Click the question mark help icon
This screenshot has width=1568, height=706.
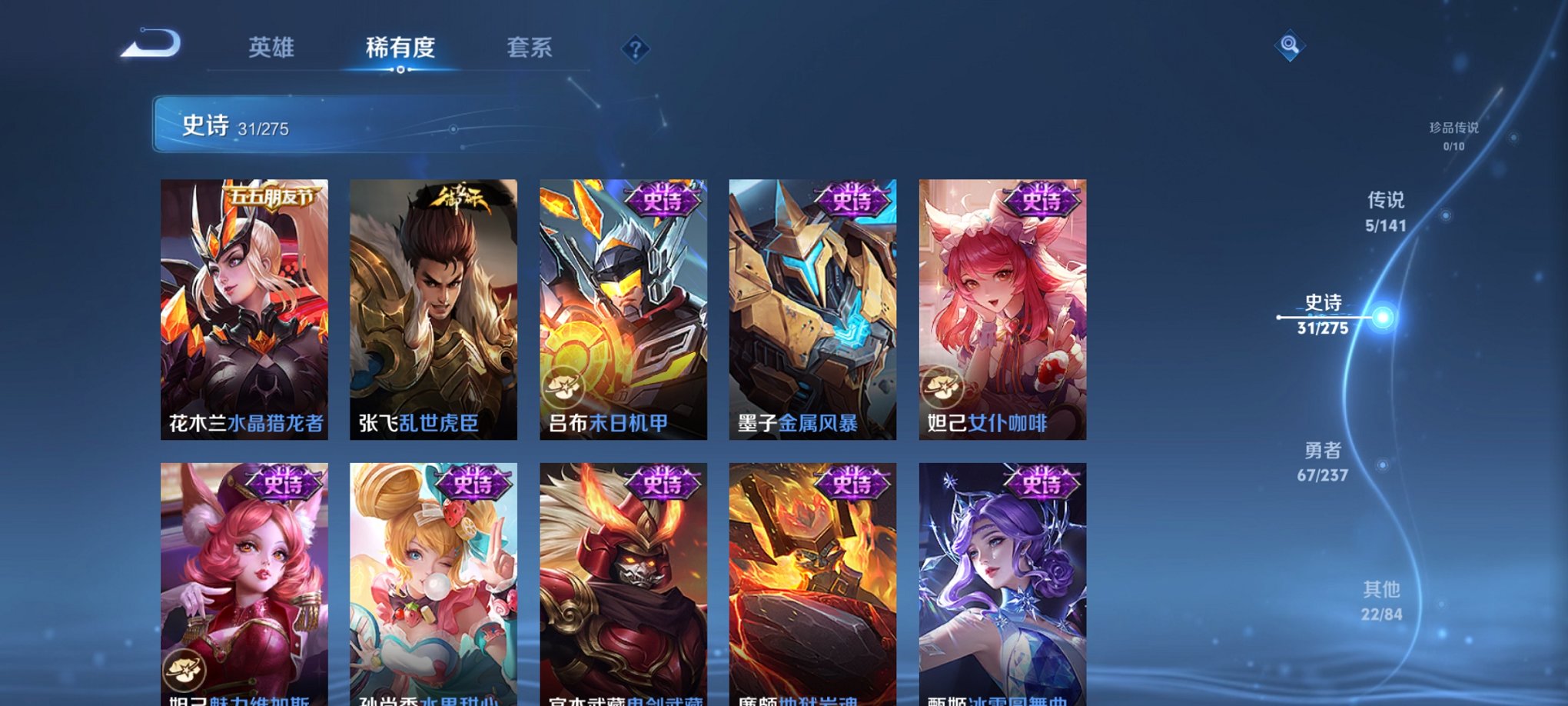point(635,49)
